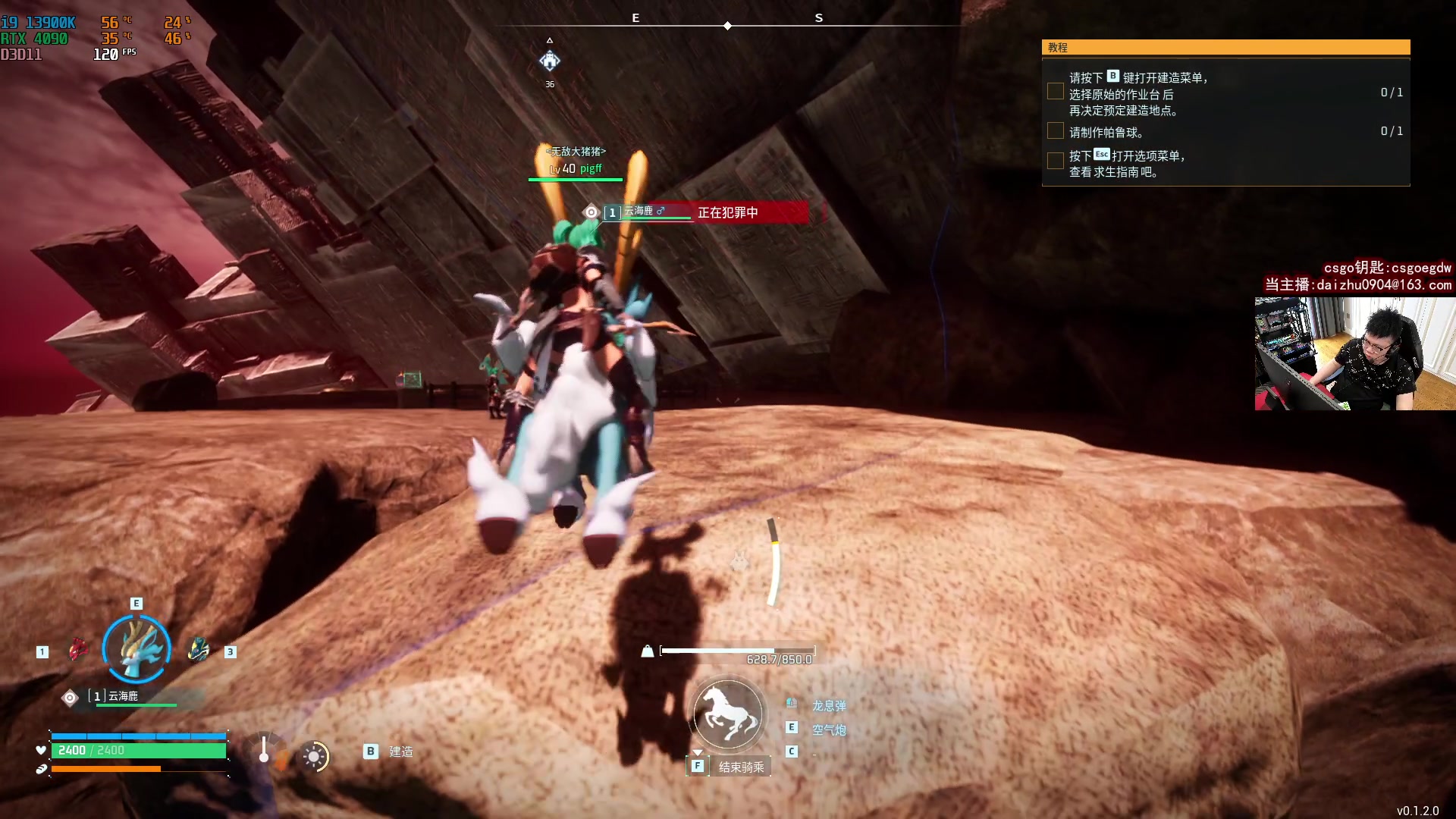Click the sun time-of-day indicator
Viewport: 1456px width, 819px height.
click(x=314, y=756)
